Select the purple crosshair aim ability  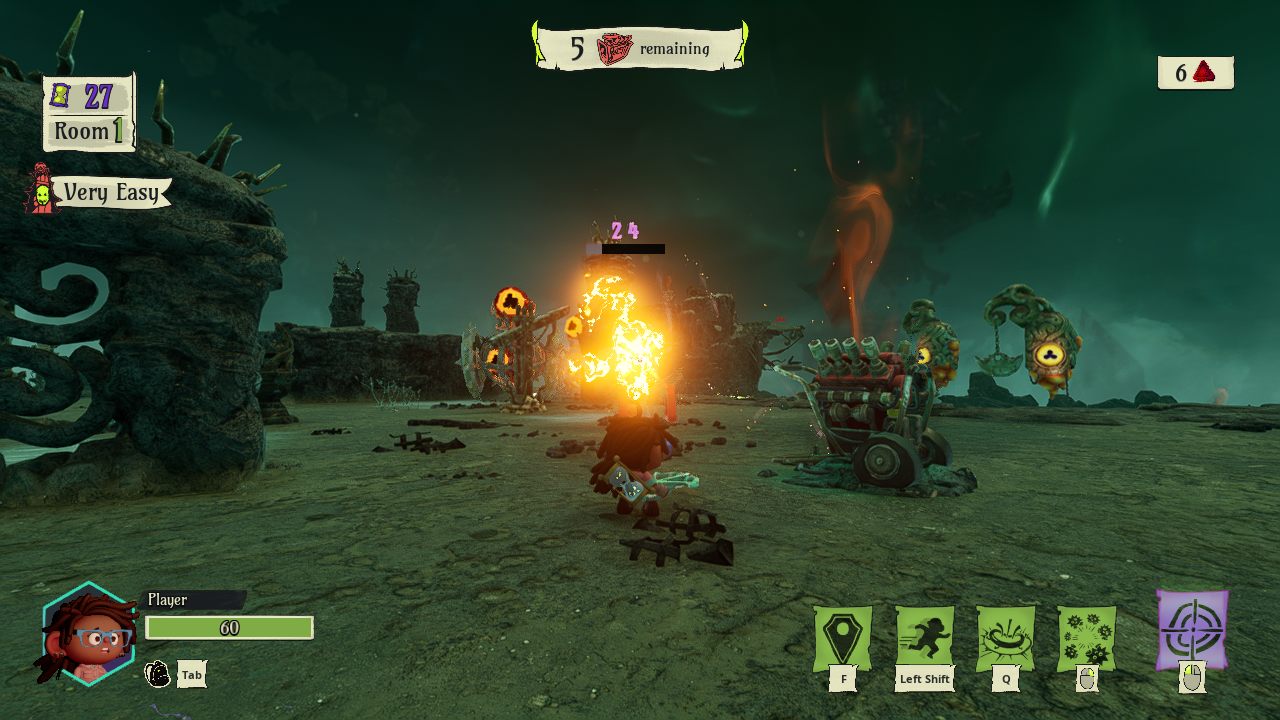1192,630
